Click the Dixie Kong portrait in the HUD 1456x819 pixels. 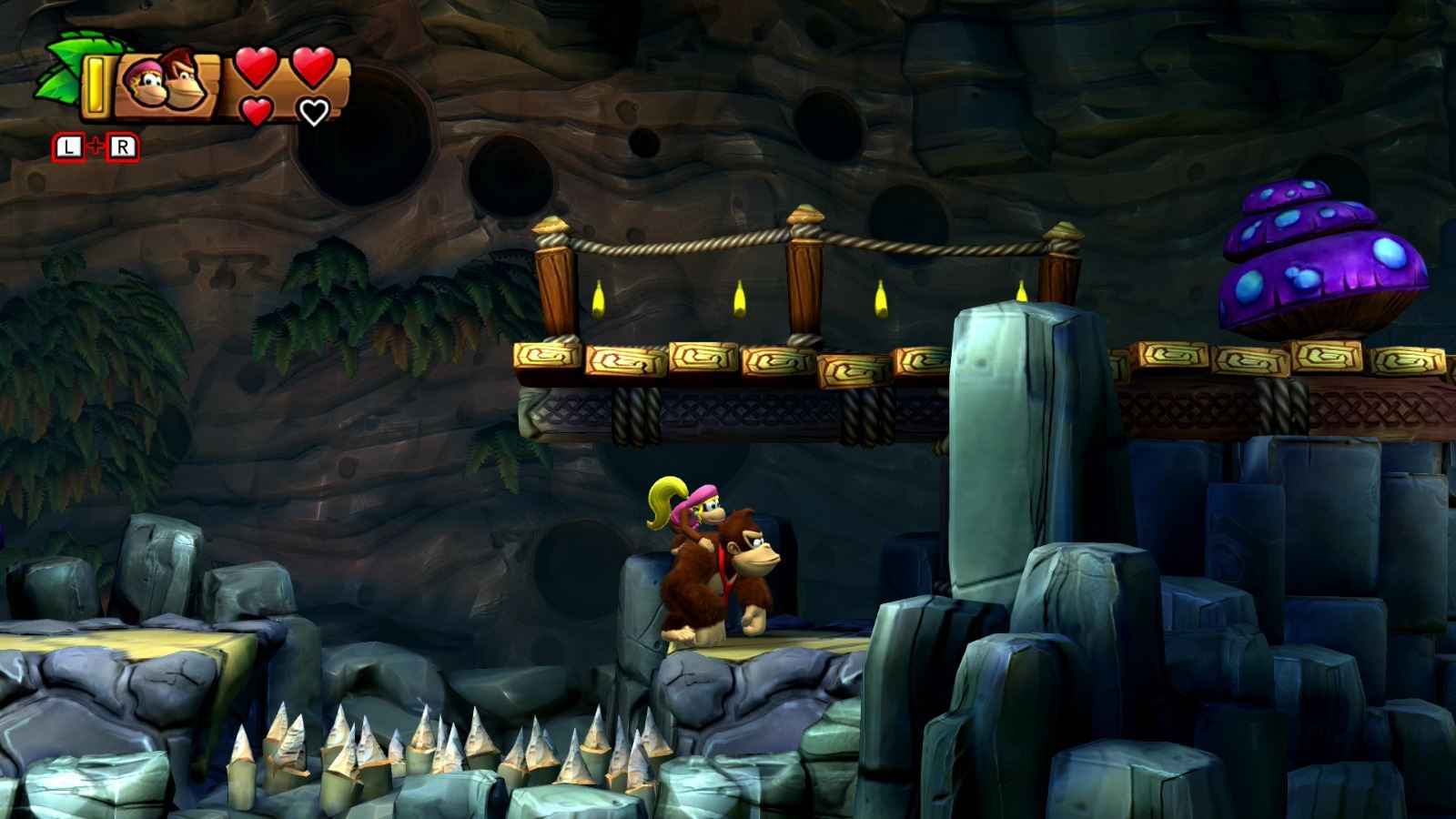pos(147,82)
